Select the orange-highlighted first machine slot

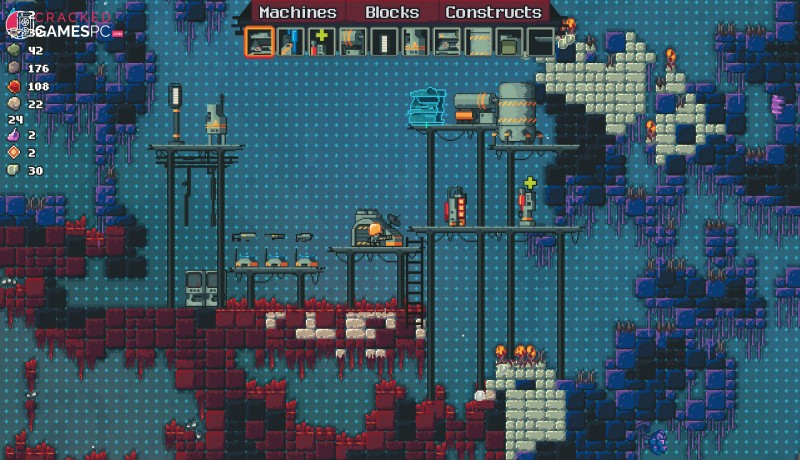tap(260, 42)
